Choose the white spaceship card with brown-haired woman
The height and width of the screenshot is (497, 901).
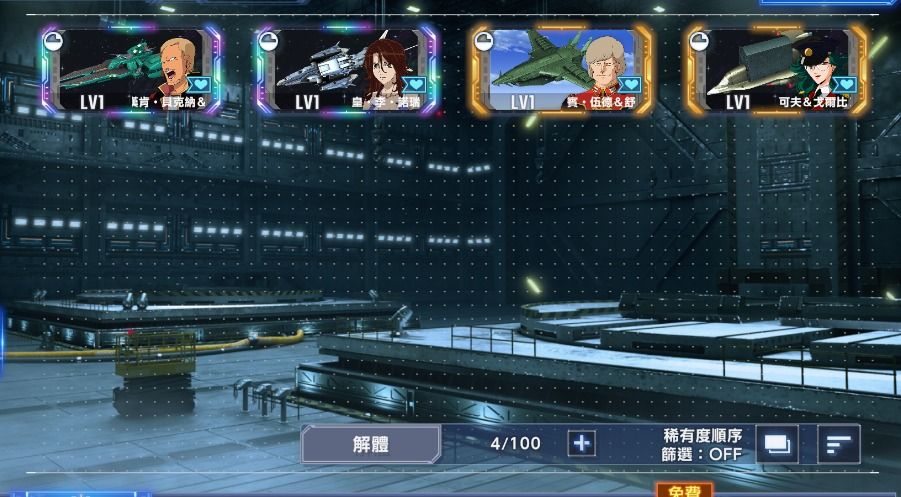(346, 69)
